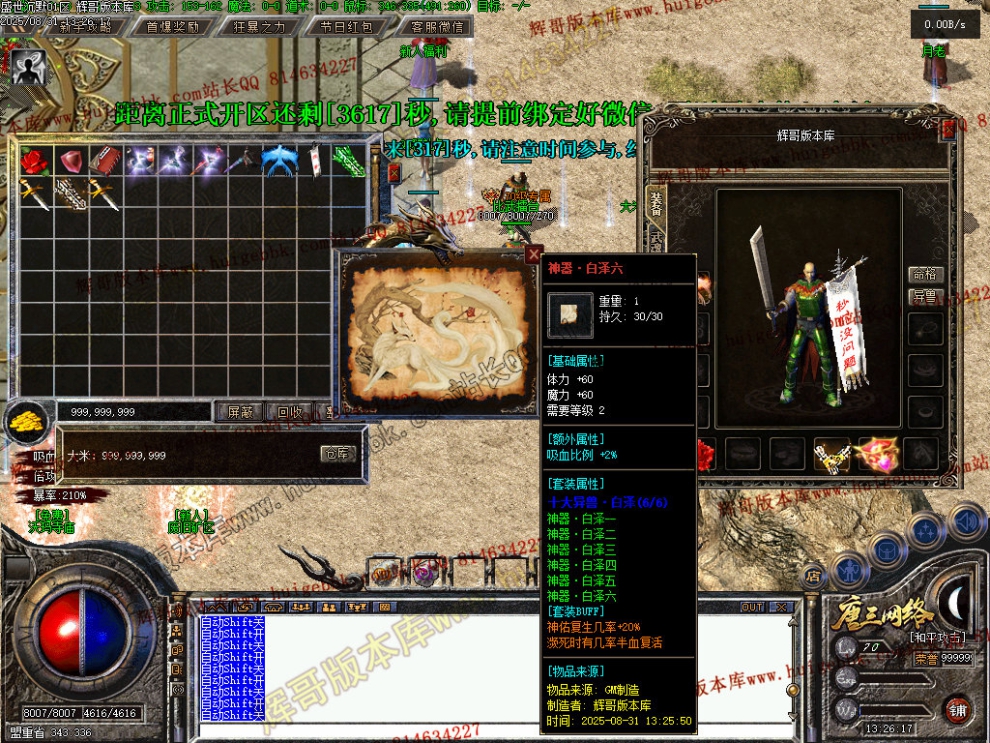The height and width of the screenshot is (743, 990).
Task: Select the pink gem item in bag
Action: [x=70, y=160]
